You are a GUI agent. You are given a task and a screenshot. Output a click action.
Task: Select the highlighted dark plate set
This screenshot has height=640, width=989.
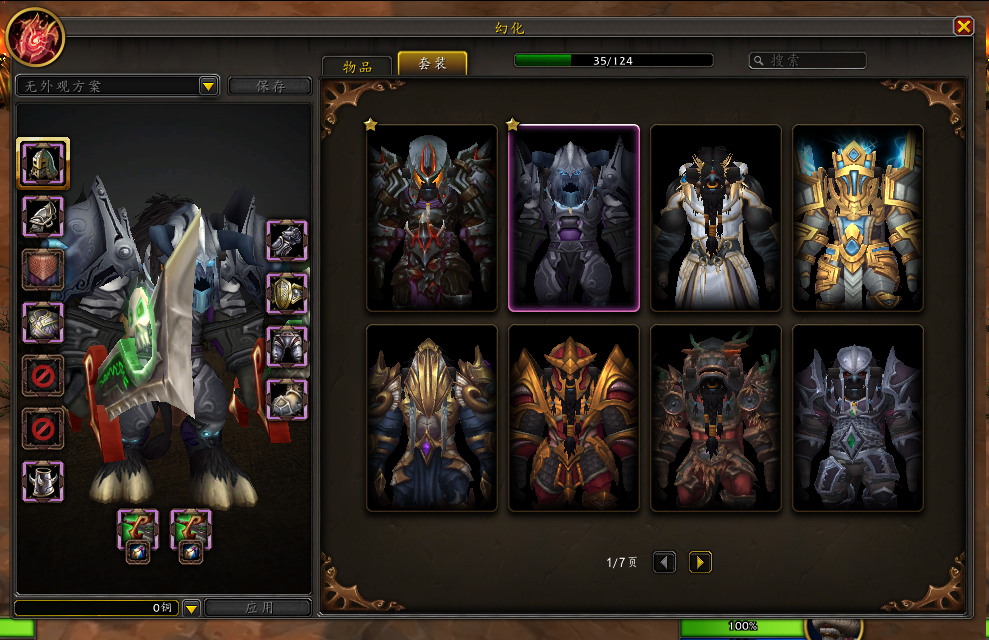click(x=573, y=218)
